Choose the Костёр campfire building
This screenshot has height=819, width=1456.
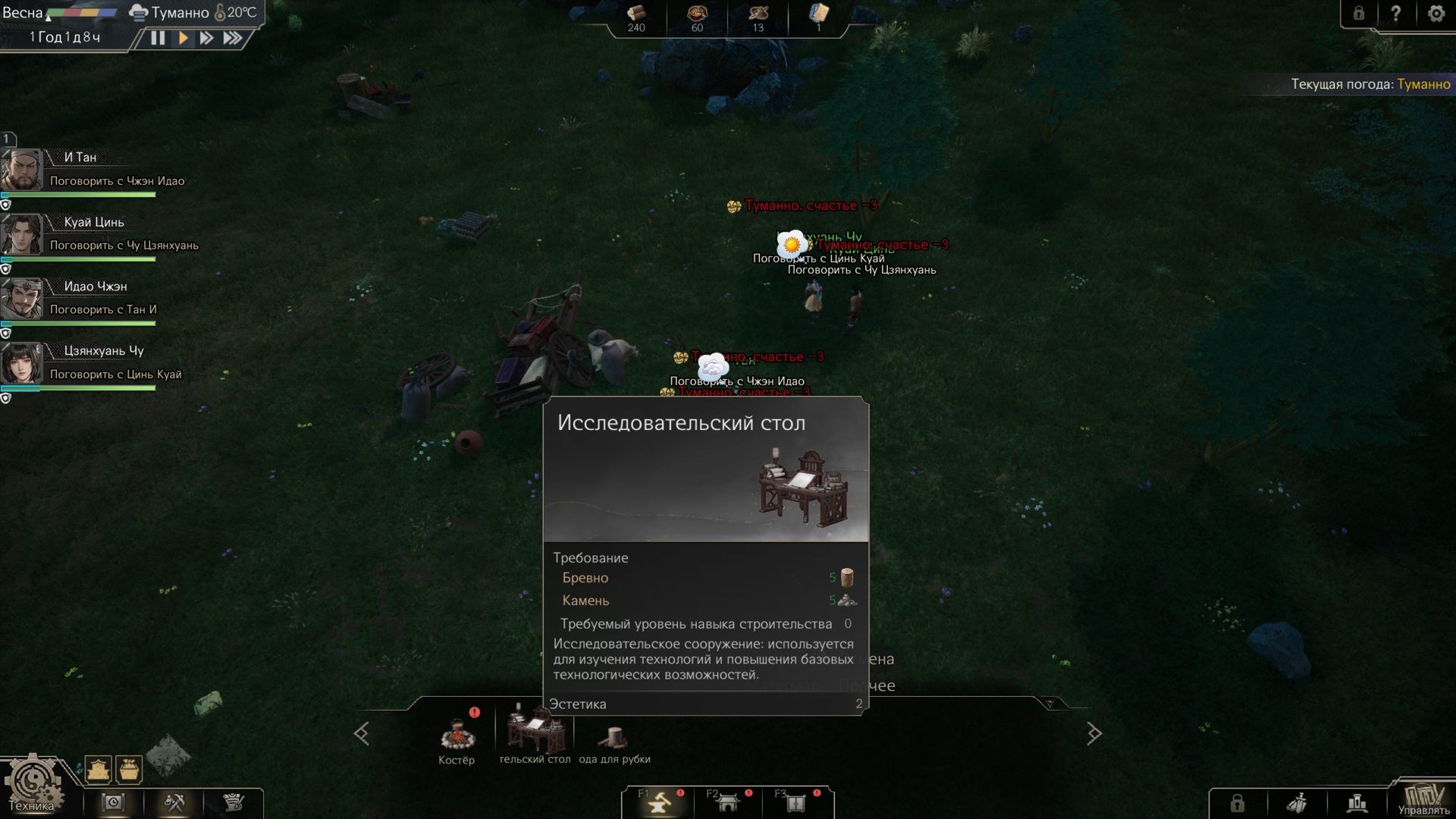point(457,737)
